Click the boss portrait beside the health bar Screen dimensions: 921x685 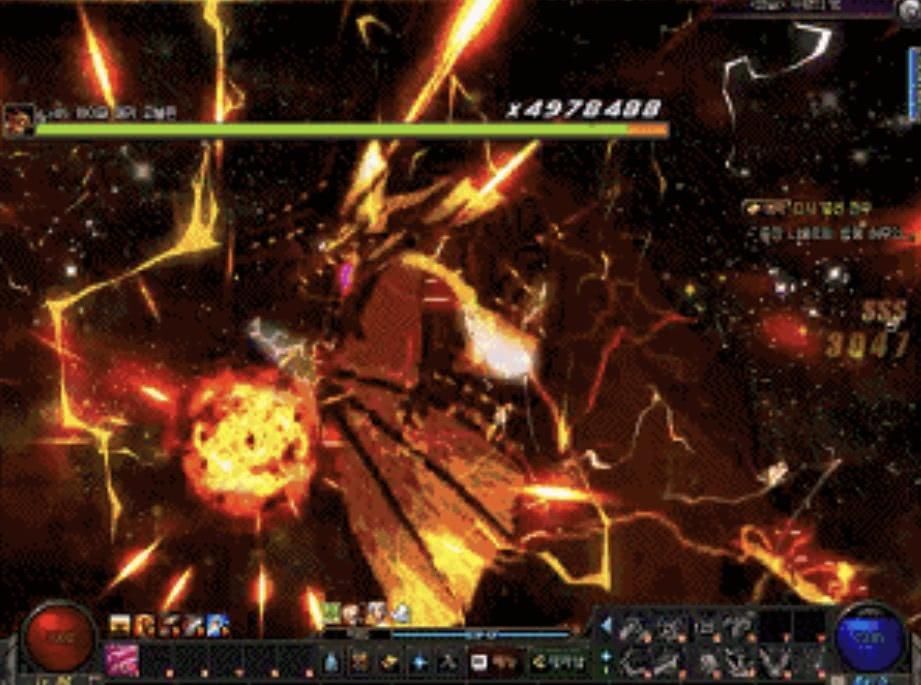click(x=17, y=120)
